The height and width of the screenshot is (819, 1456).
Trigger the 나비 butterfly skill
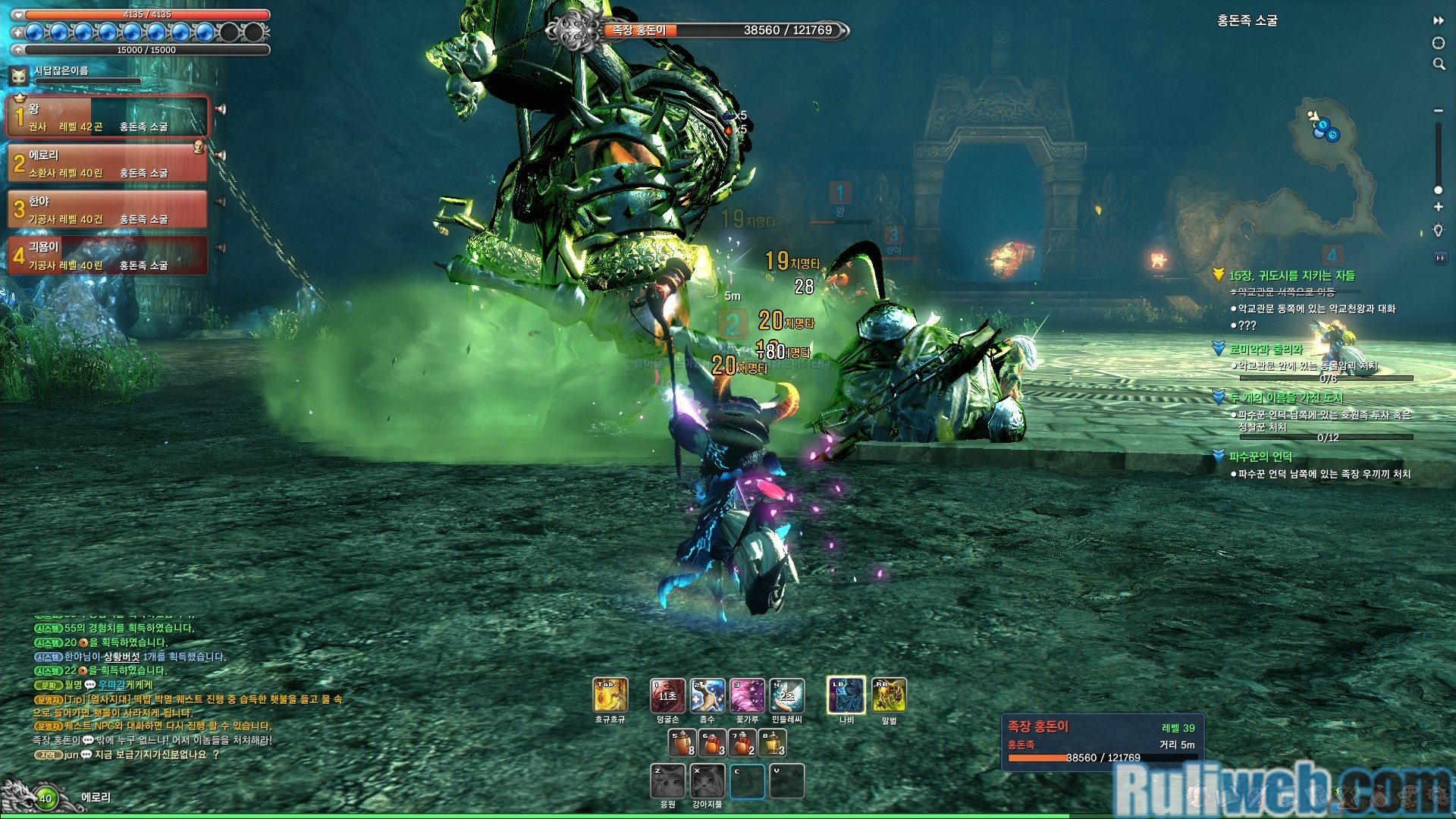(x=846, y=695)
